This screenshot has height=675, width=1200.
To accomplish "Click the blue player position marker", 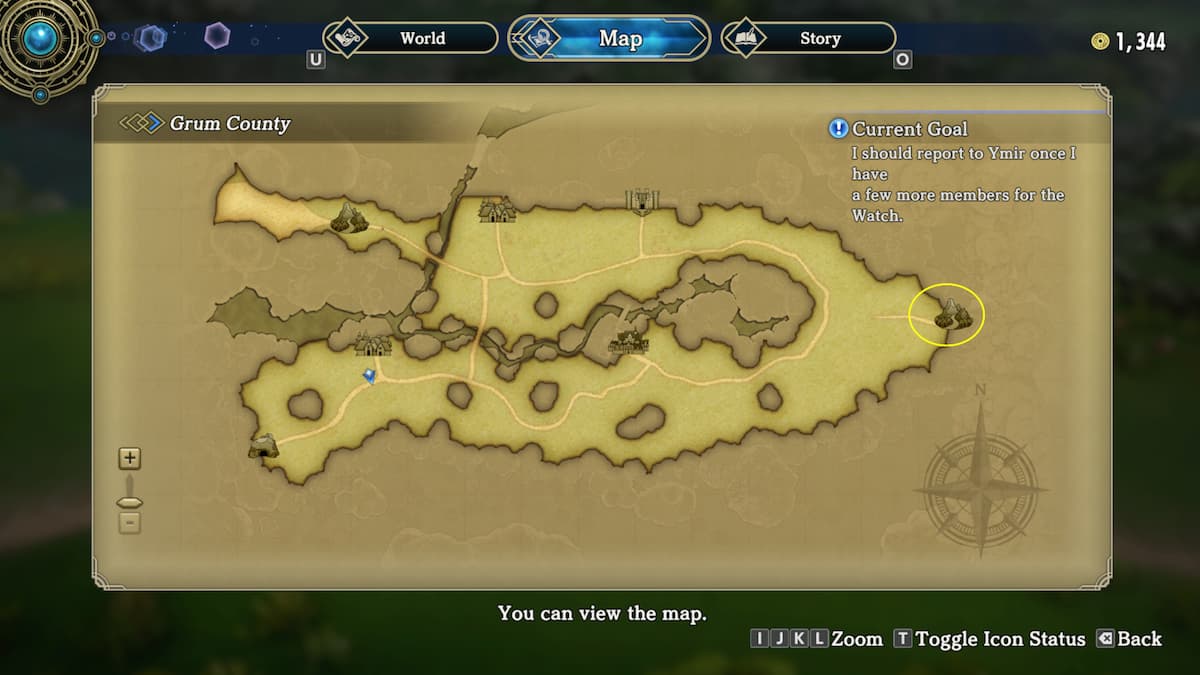I will click(370, 375).
